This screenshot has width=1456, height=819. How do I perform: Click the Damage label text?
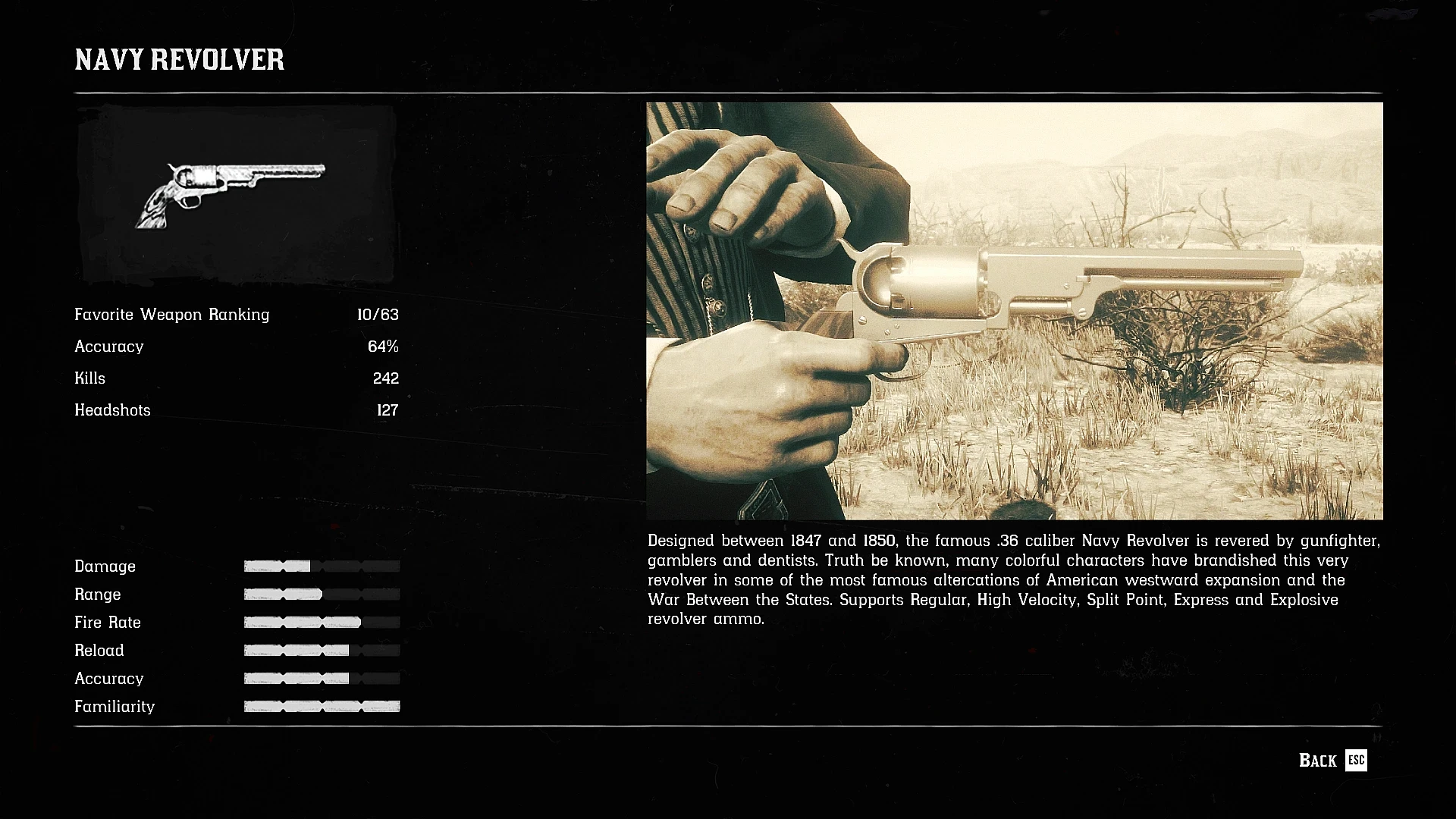click(x=105, y=566)
